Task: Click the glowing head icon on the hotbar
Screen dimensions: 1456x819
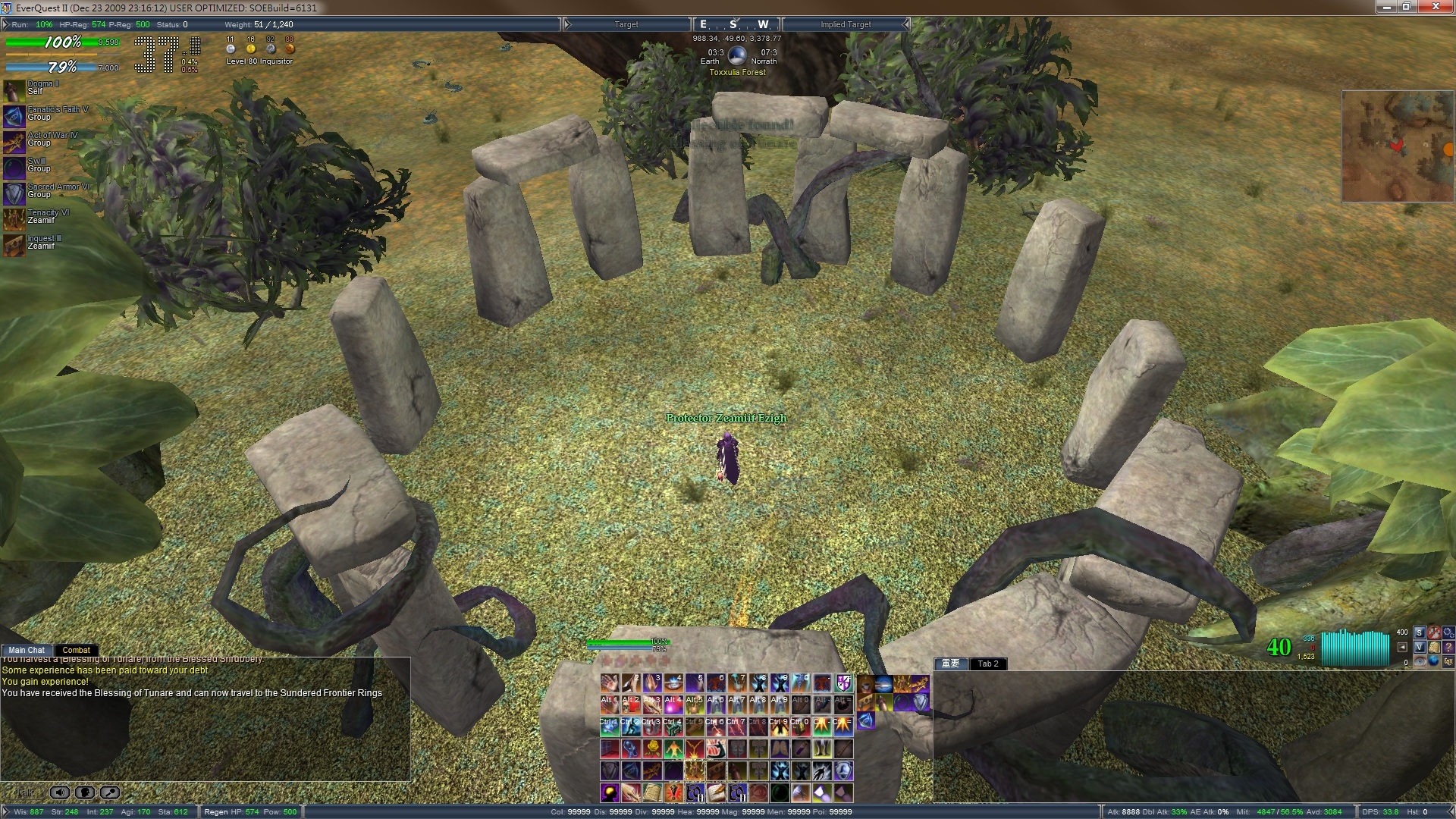Action: click(x=610, y=793)
